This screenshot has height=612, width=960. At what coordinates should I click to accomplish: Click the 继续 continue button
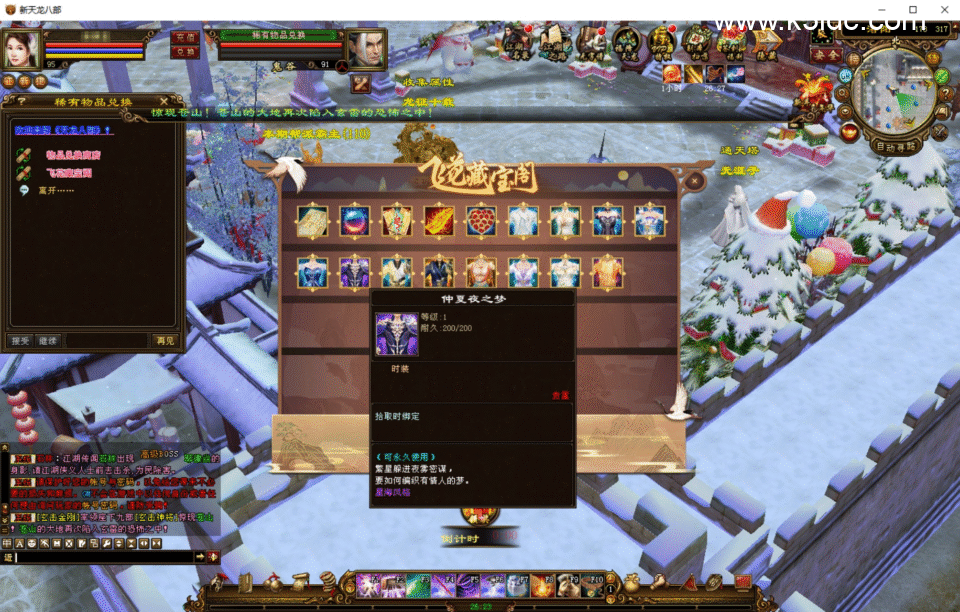(x=47, y=341)
